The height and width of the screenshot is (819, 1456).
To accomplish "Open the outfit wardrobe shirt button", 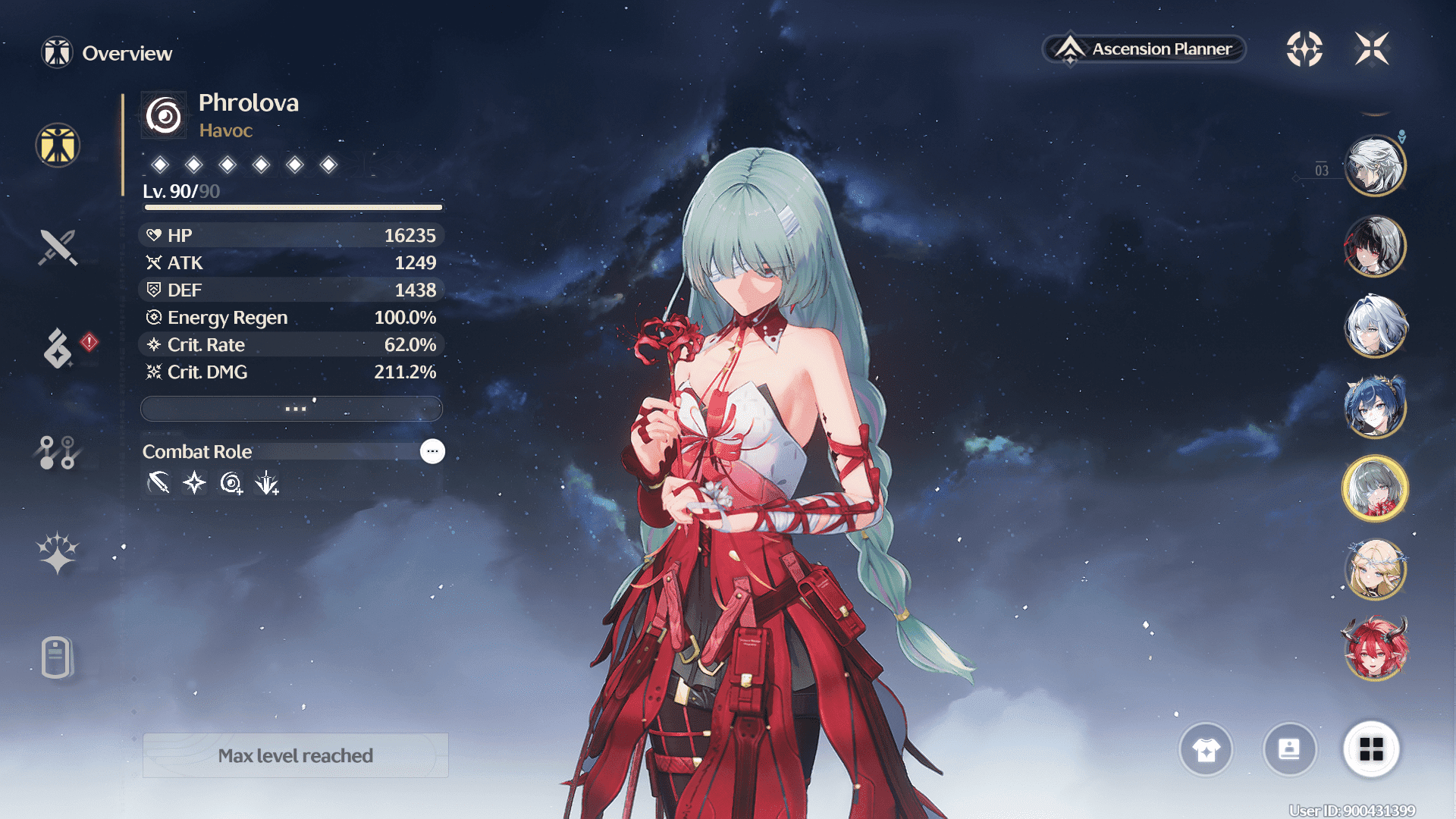I will coord(1206,750).
